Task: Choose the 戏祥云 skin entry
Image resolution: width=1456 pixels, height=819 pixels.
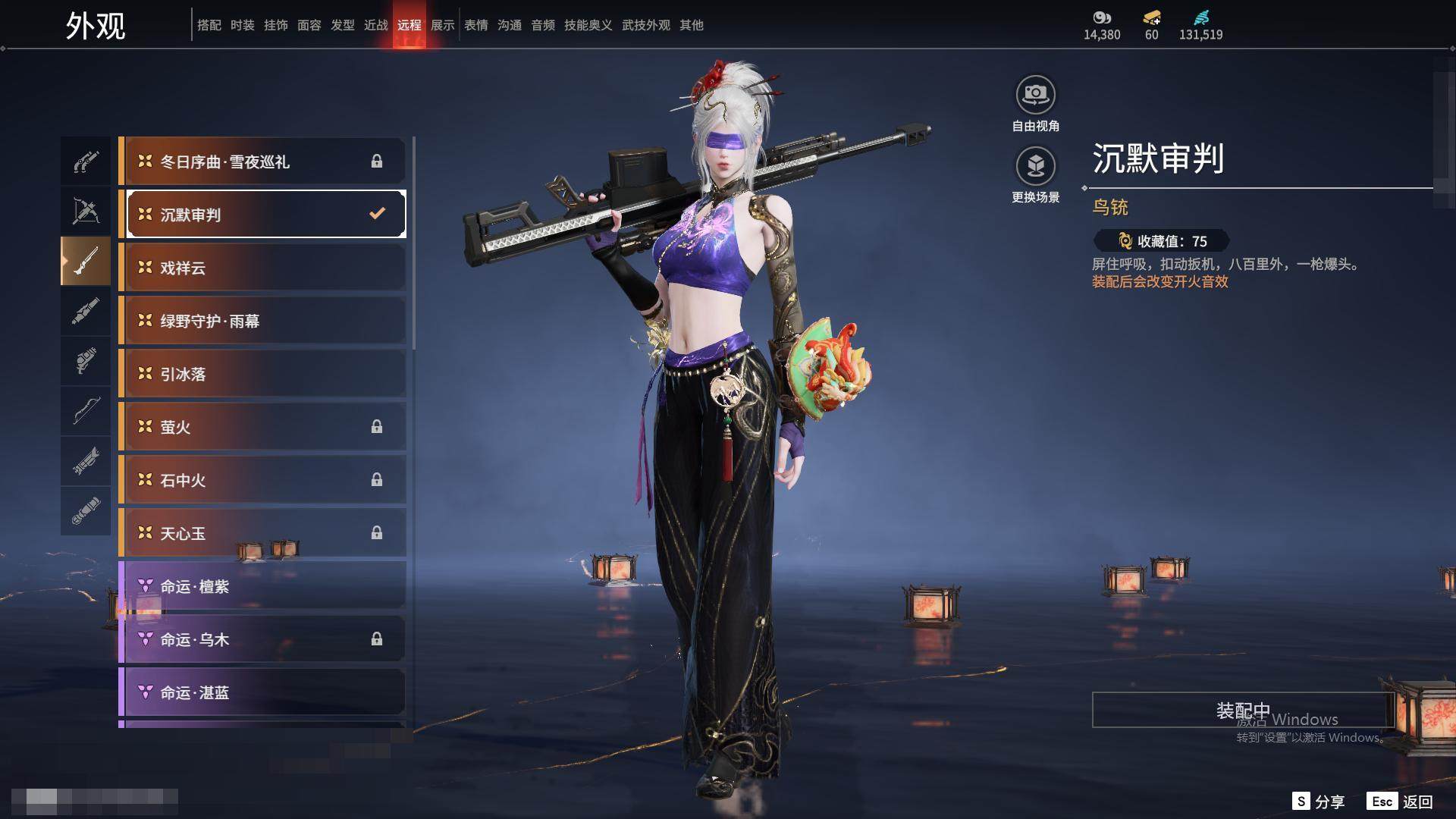Action: tap(263, 268)
